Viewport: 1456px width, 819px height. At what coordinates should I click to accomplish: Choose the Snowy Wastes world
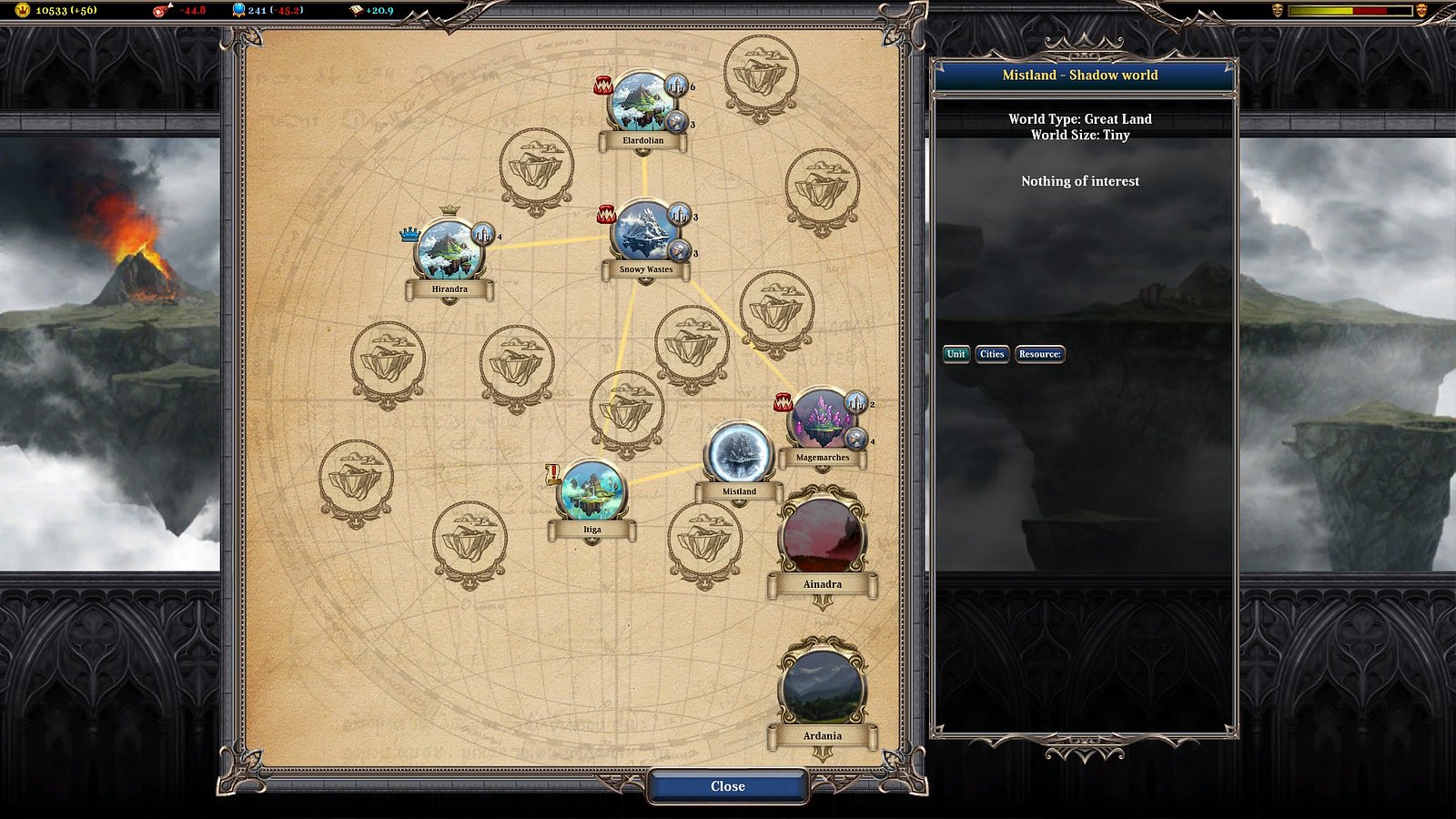pos(645,233)
